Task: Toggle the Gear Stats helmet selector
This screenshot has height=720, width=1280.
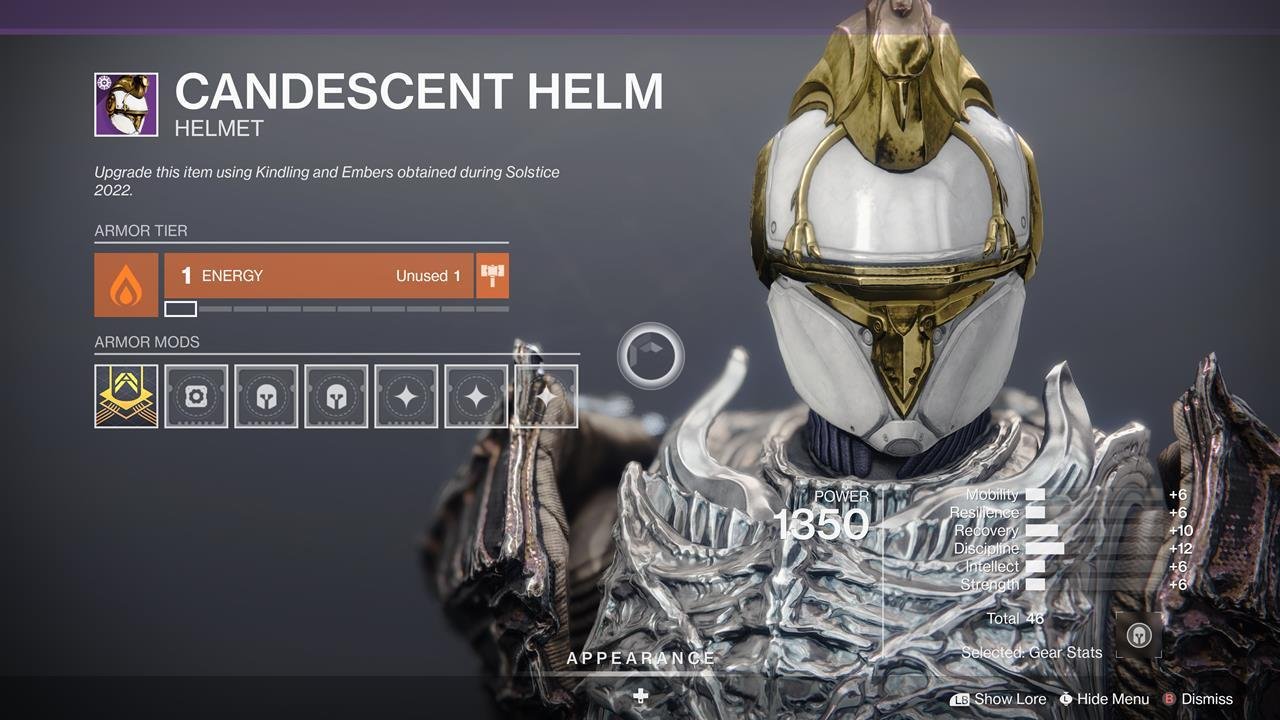Action: tap(1139, 636)
